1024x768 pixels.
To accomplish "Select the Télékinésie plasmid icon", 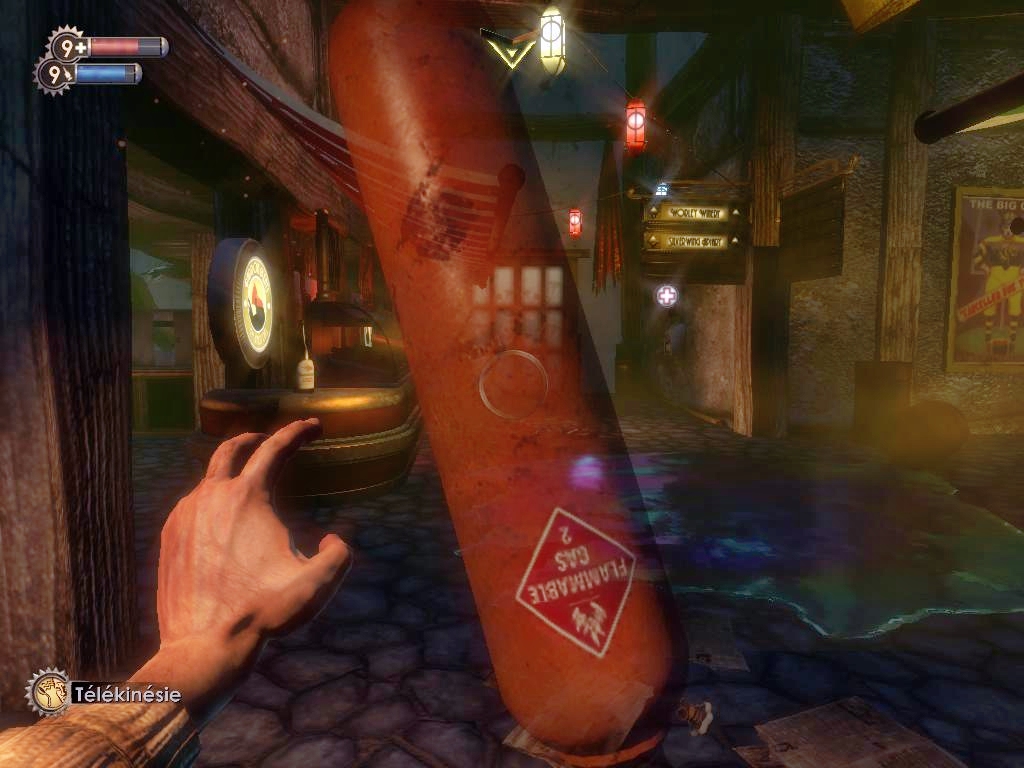I will coord(47,691).
